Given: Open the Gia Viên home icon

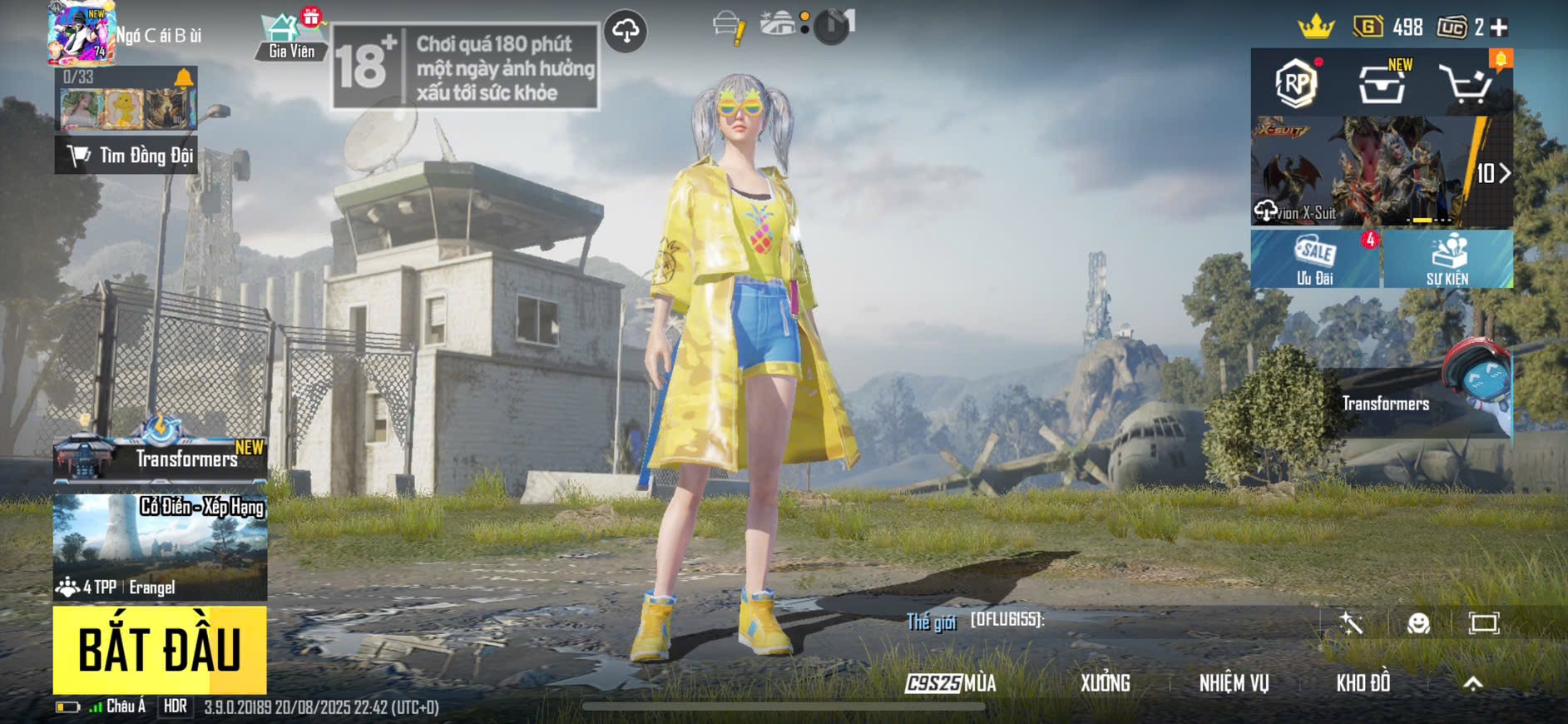Looking at the screenshot, I should point(290,37).
